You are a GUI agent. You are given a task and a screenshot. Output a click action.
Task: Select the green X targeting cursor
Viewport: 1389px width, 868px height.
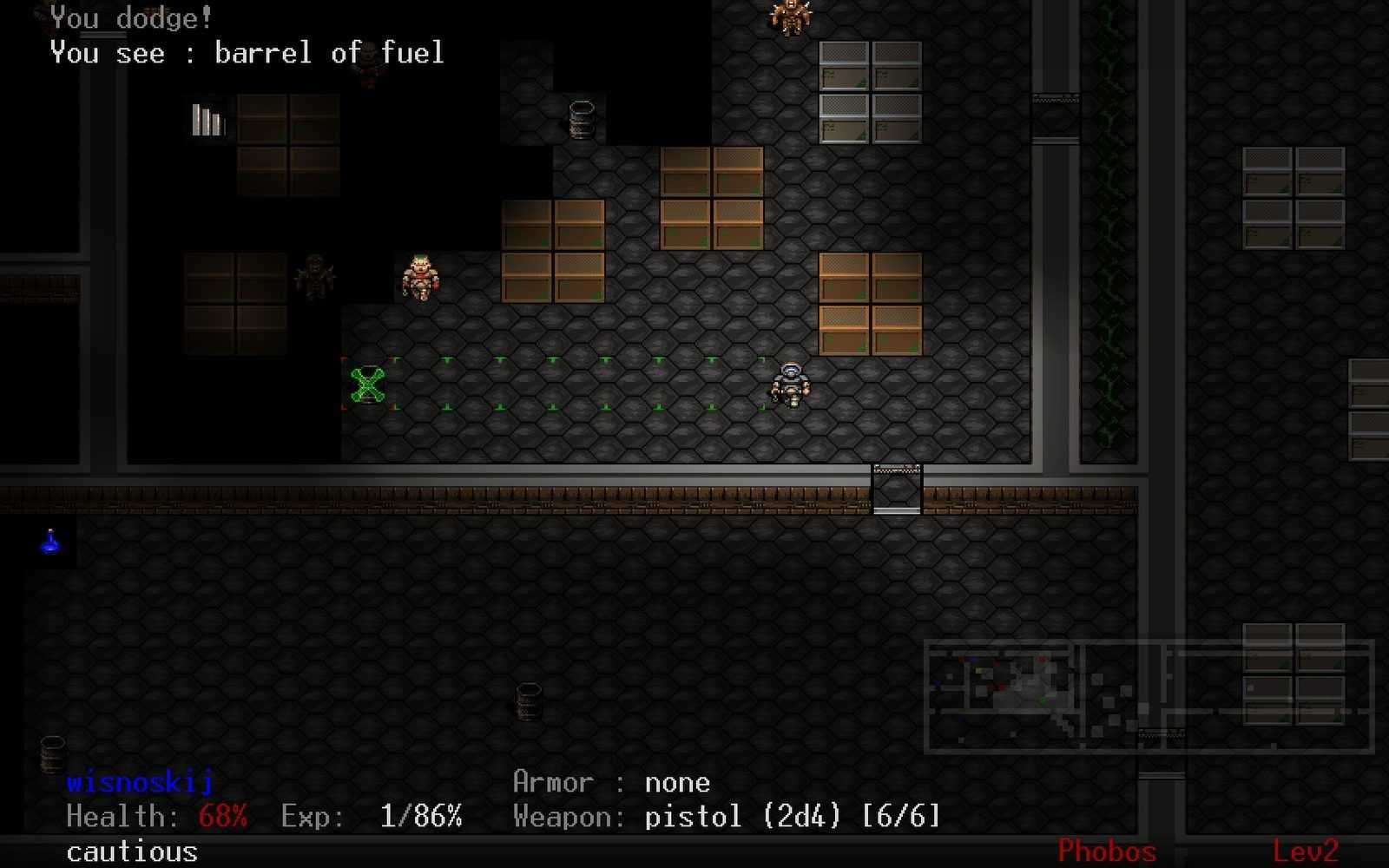pos(368,385)
